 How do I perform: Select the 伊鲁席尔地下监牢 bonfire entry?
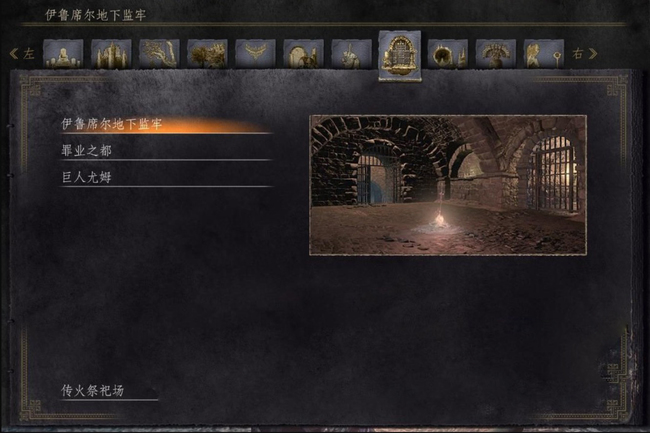click(112, 124)
